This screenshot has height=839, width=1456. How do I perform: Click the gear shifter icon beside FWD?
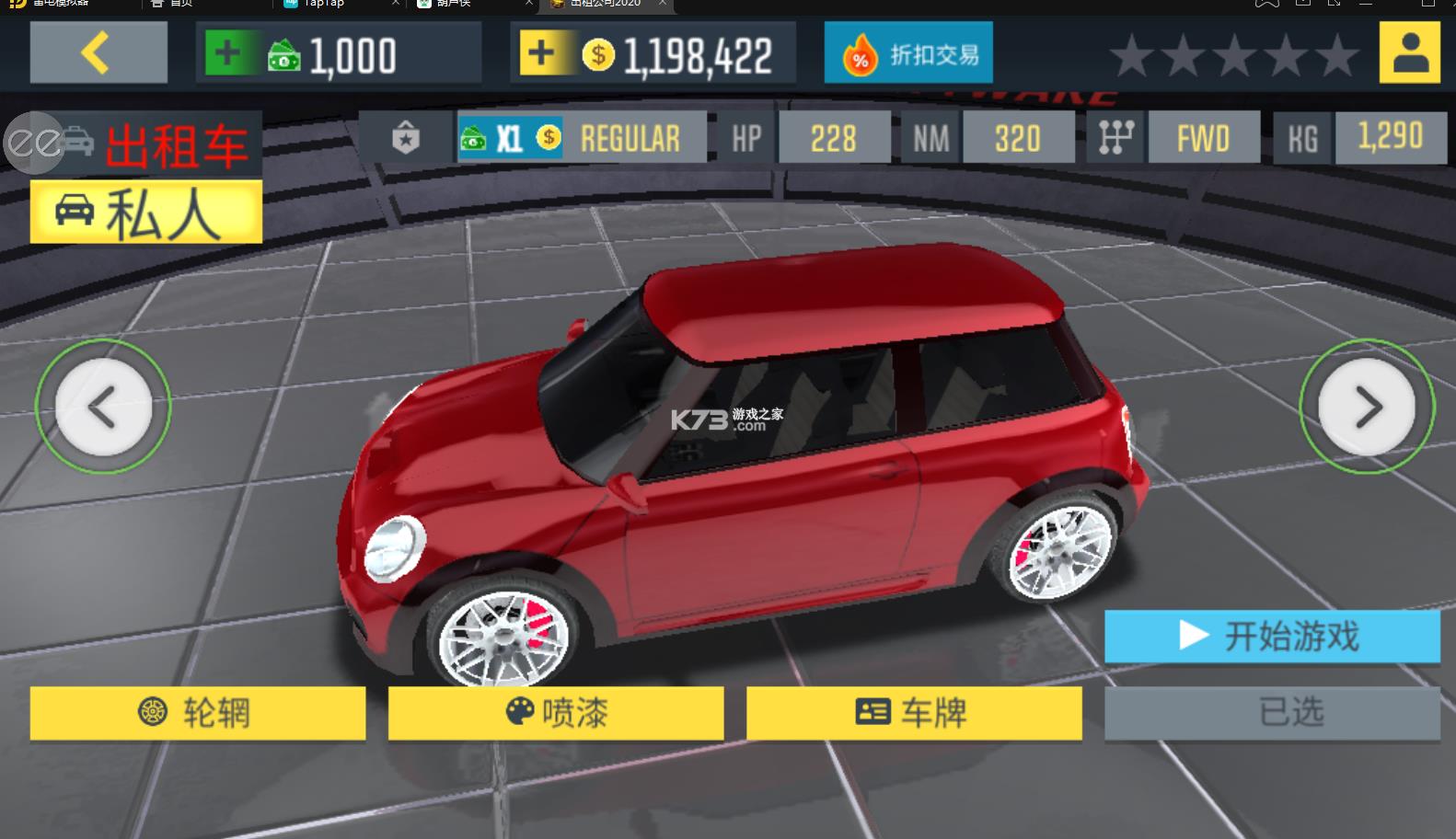(1115, 138)
